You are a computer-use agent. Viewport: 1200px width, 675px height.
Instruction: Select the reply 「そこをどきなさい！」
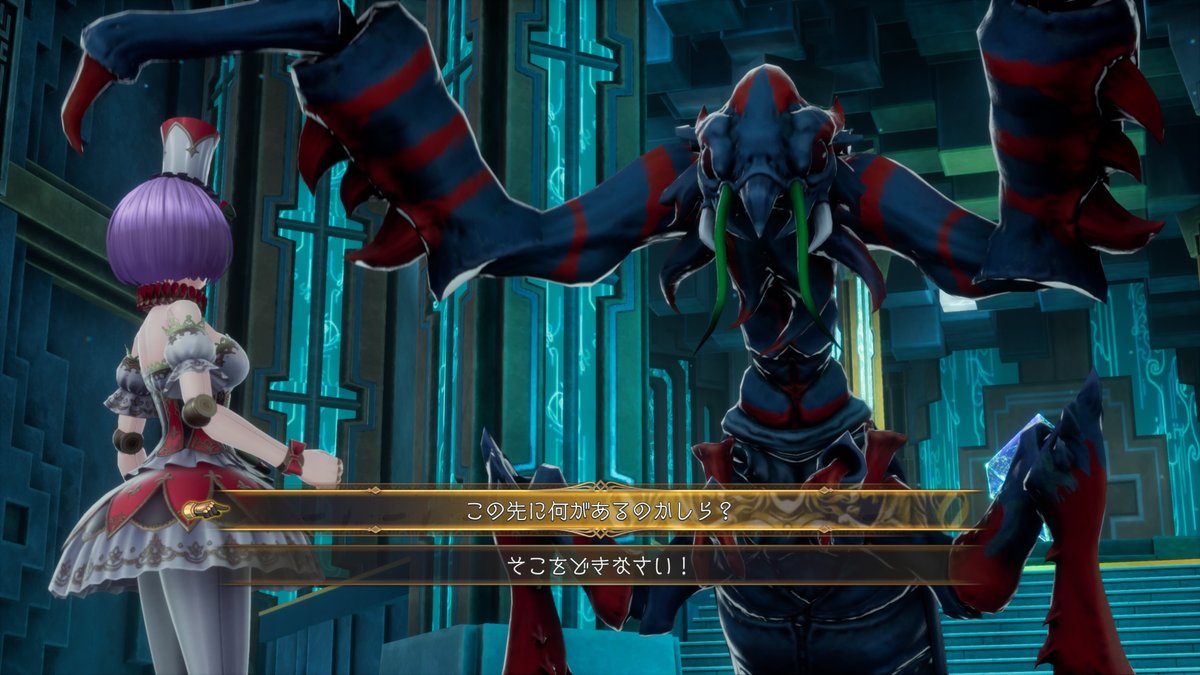[600, 565]
